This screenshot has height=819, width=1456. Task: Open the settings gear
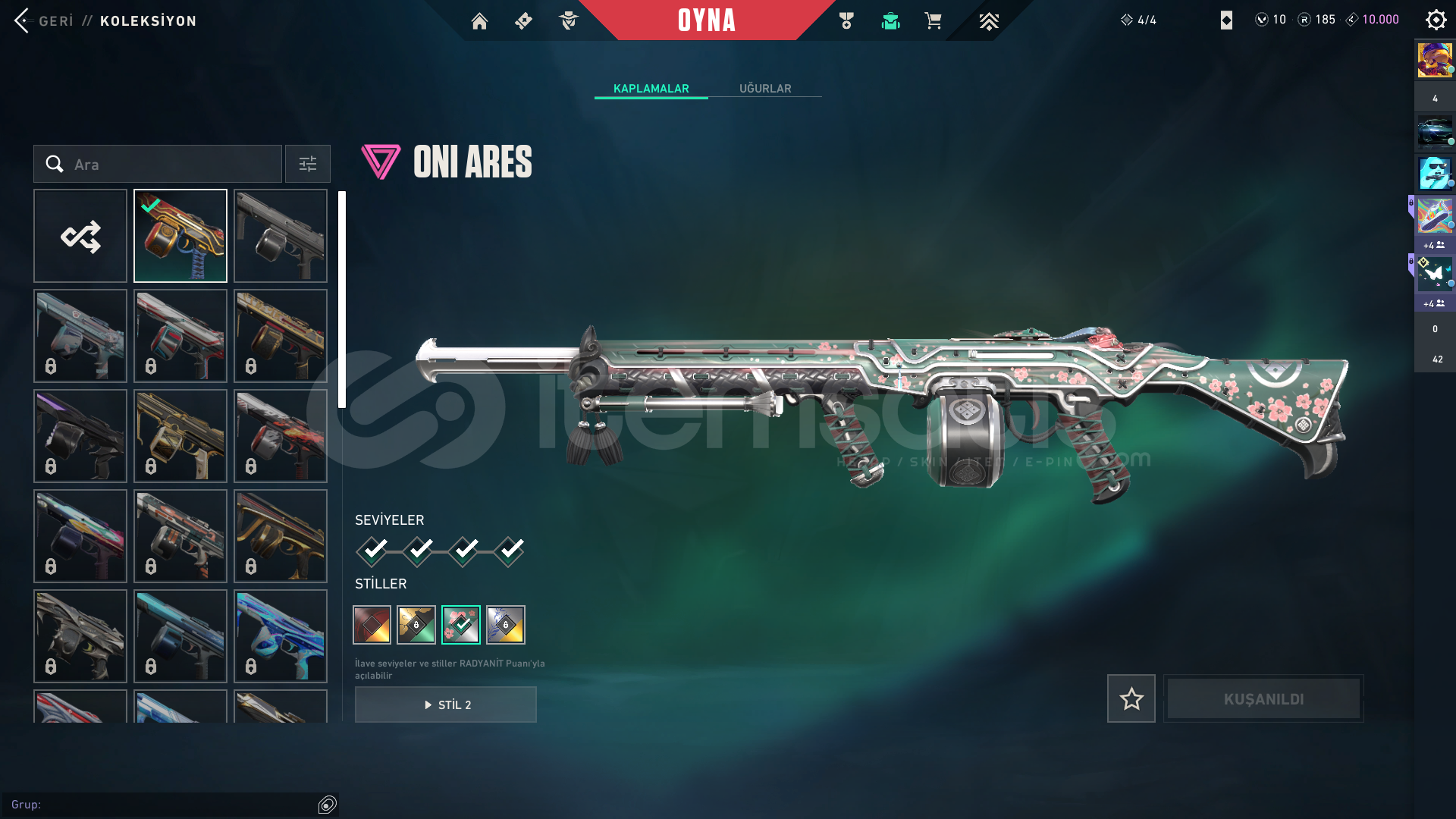point(1436,20)
